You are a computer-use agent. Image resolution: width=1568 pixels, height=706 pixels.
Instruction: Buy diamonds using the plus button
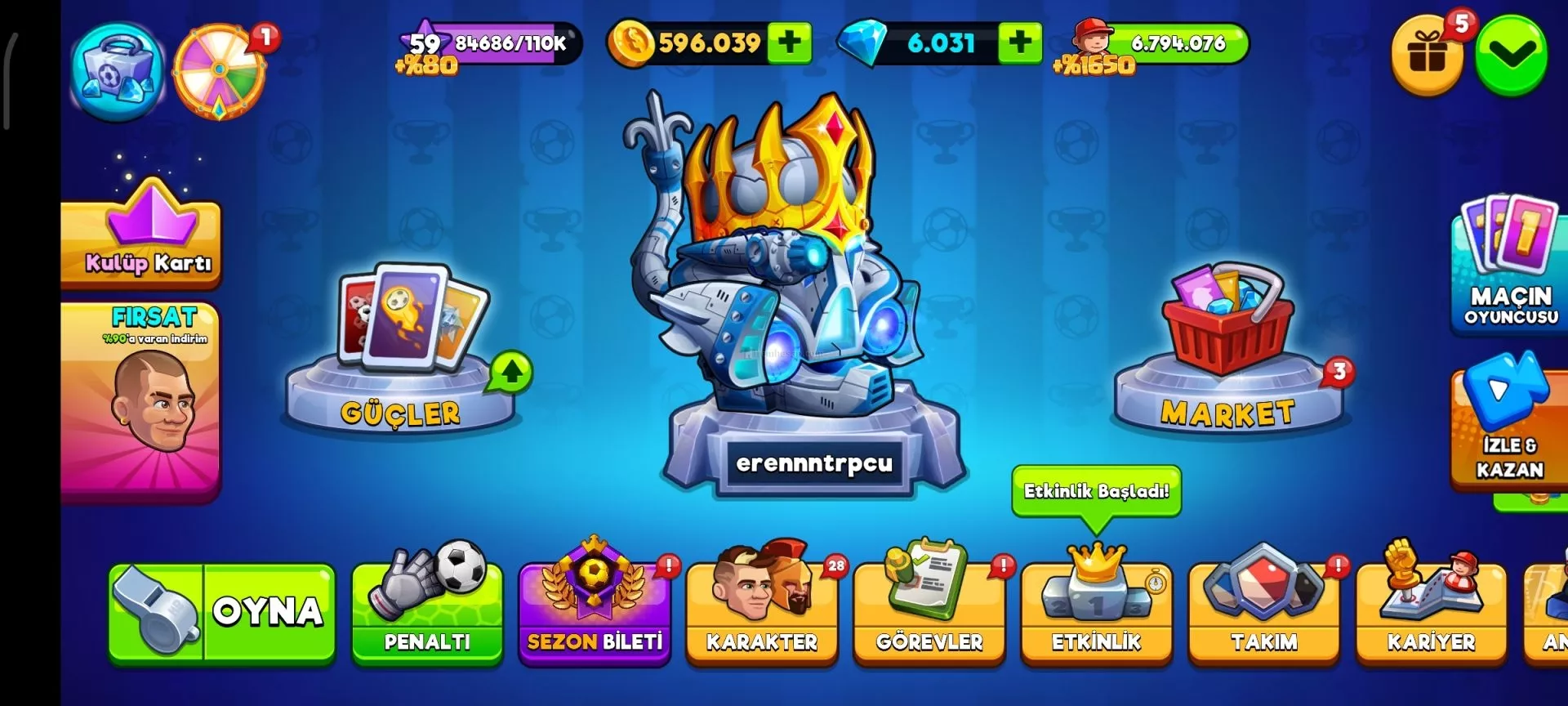tap(1020, 42)
